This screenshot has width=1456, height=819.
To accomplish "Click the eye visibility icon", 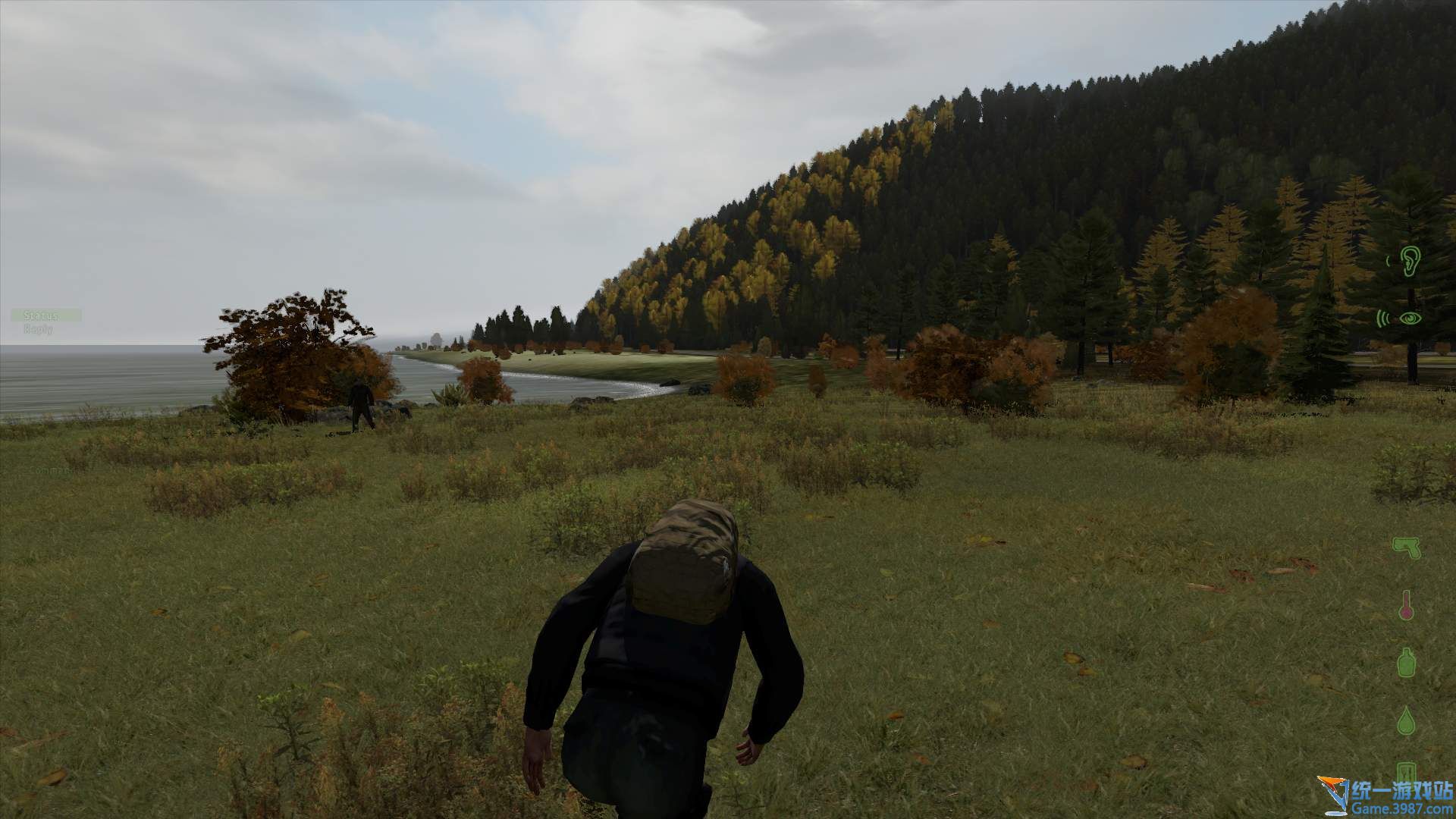I will [1408, 318].
